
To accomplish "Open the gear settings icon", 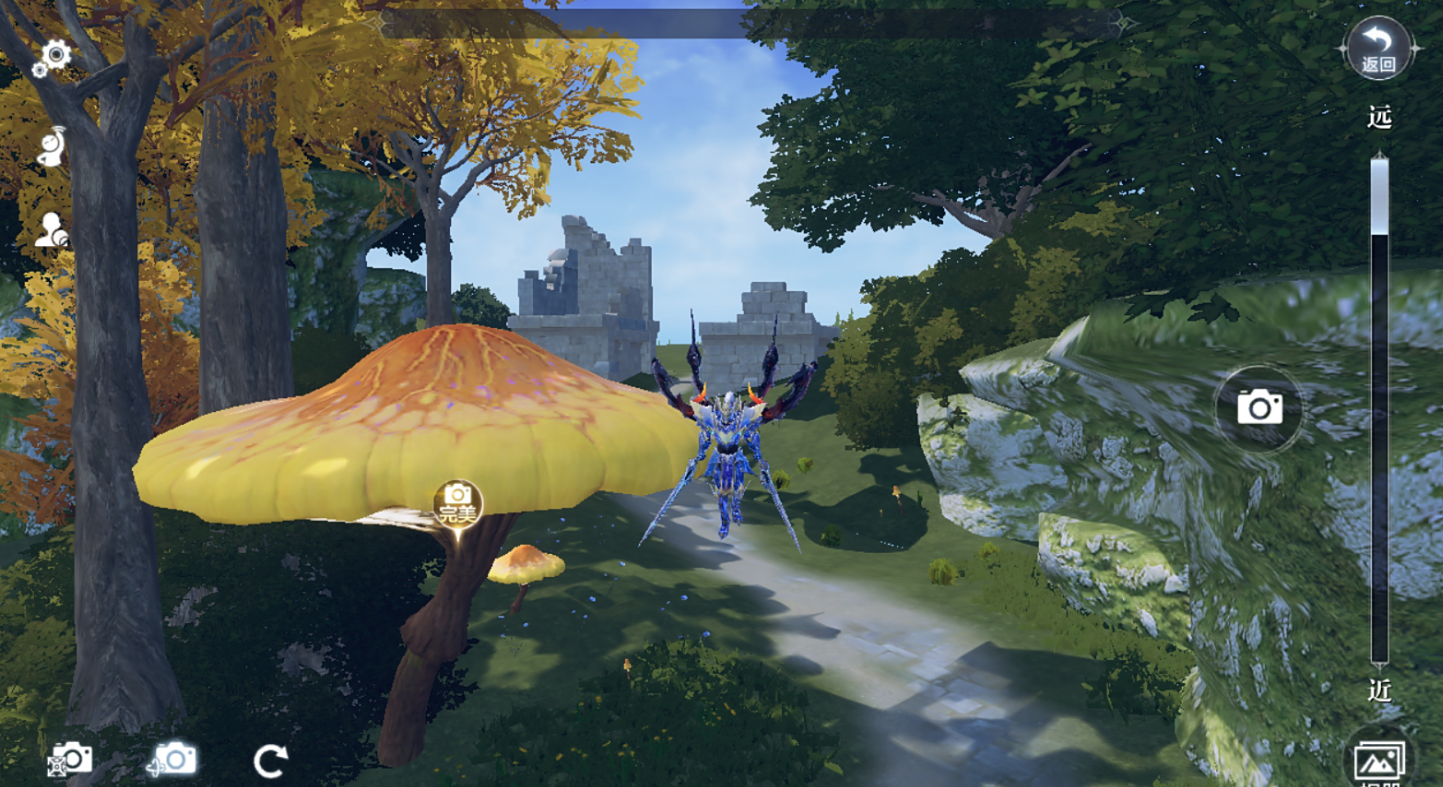I will (x=52, y=57).
